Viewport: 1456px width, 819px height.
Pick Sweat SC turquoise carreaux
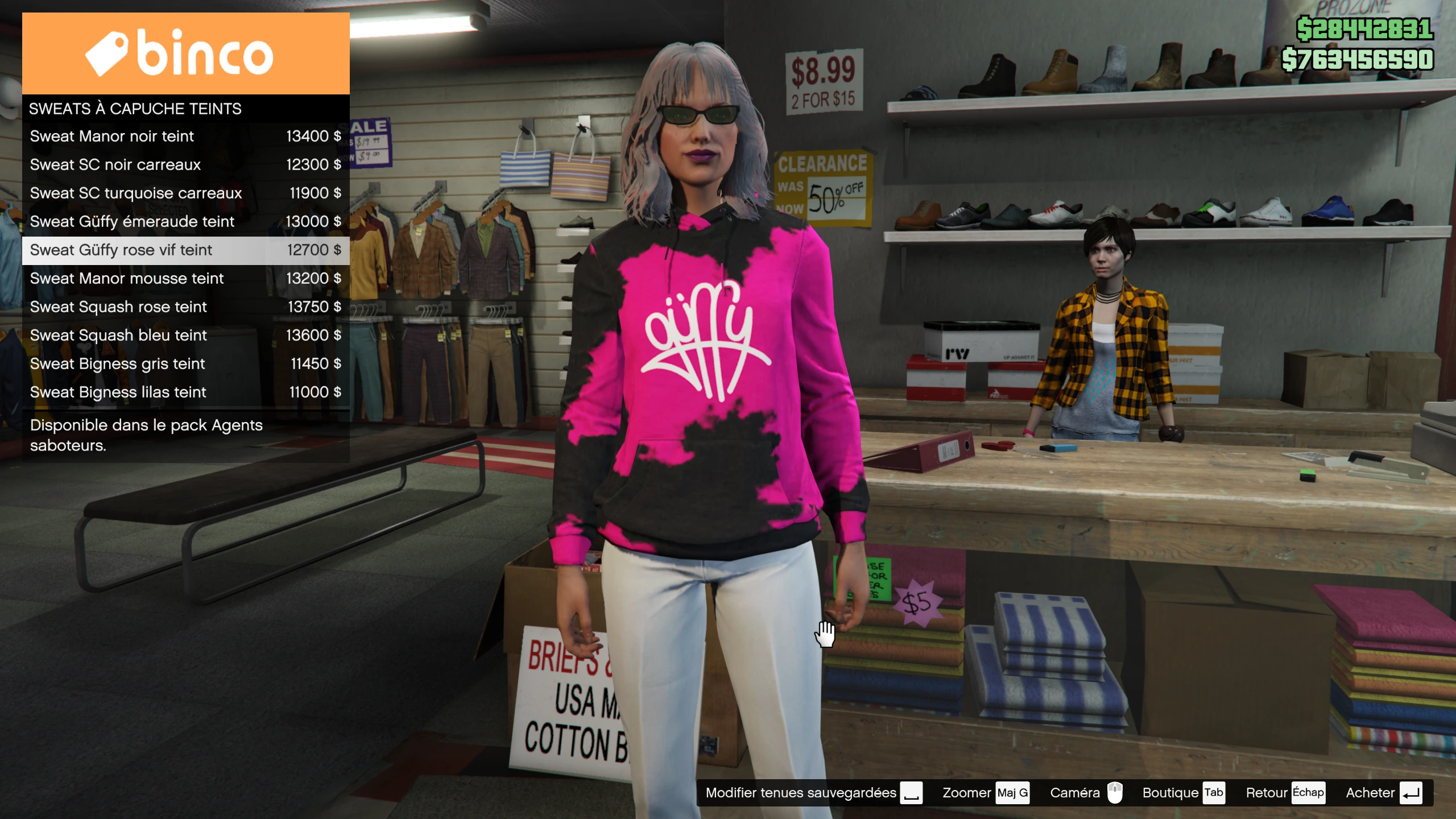[x=185, y=193]
